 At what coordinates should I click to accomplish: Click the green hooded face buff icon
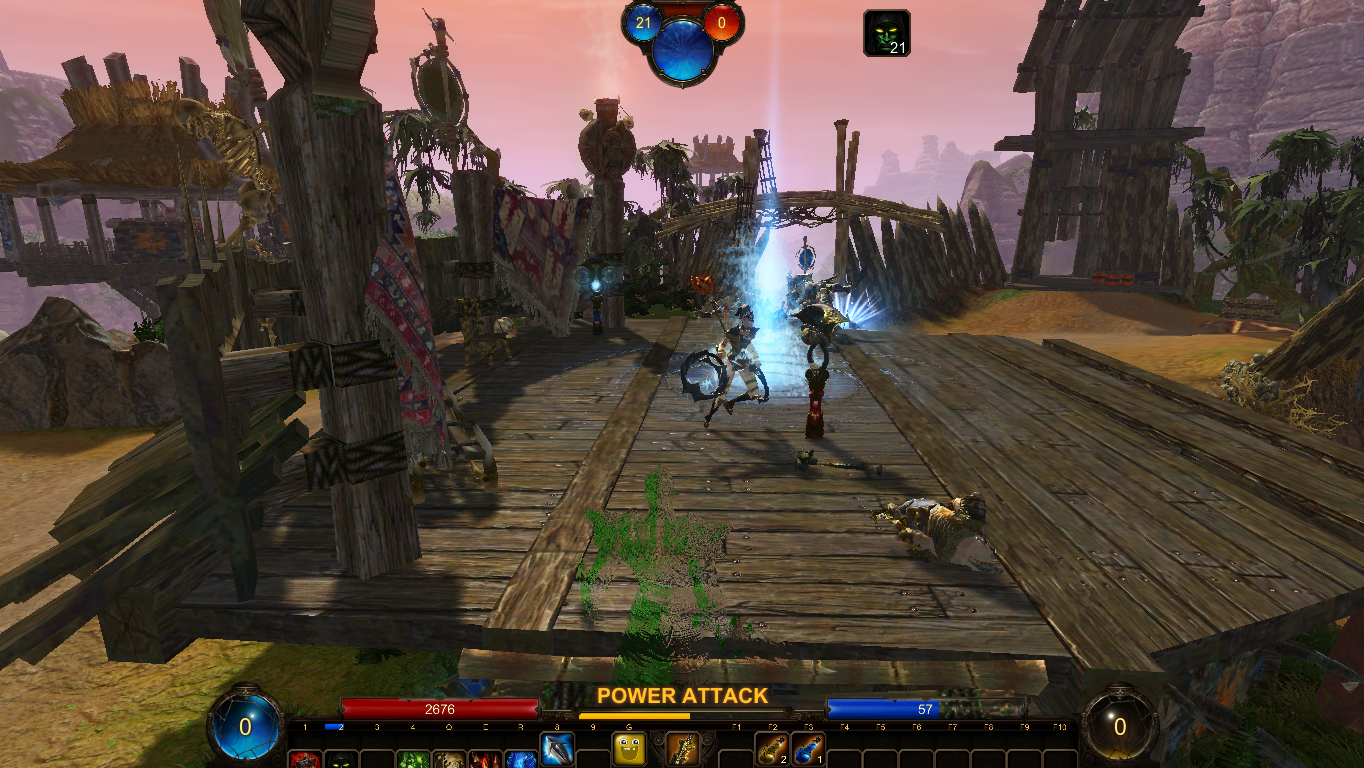(x=886, y=33)
